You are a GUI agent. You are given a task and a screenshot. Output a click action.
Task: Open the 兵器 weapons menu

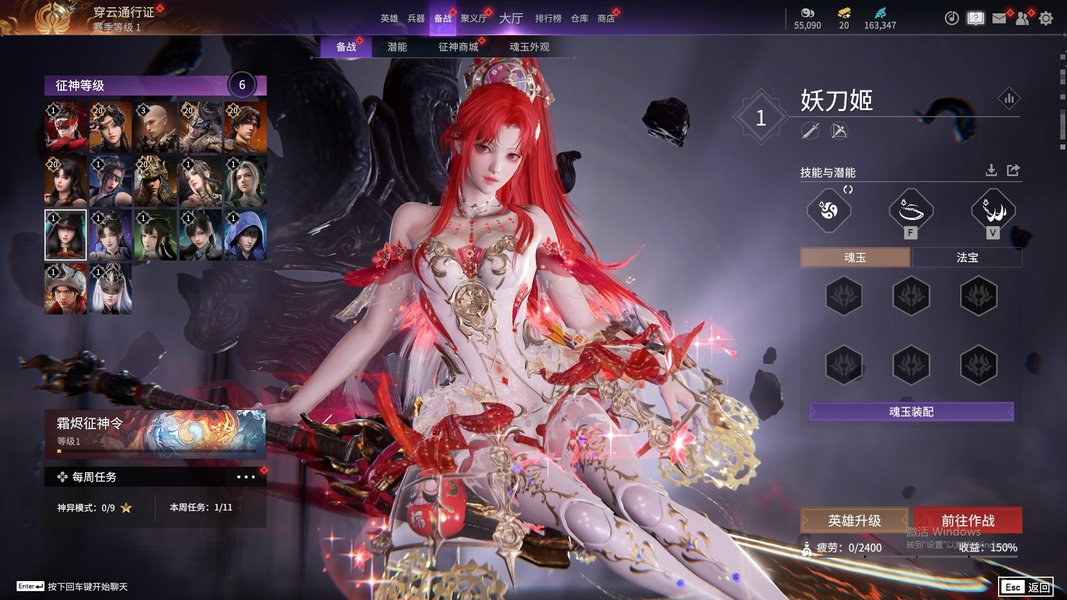pos(416,18)
